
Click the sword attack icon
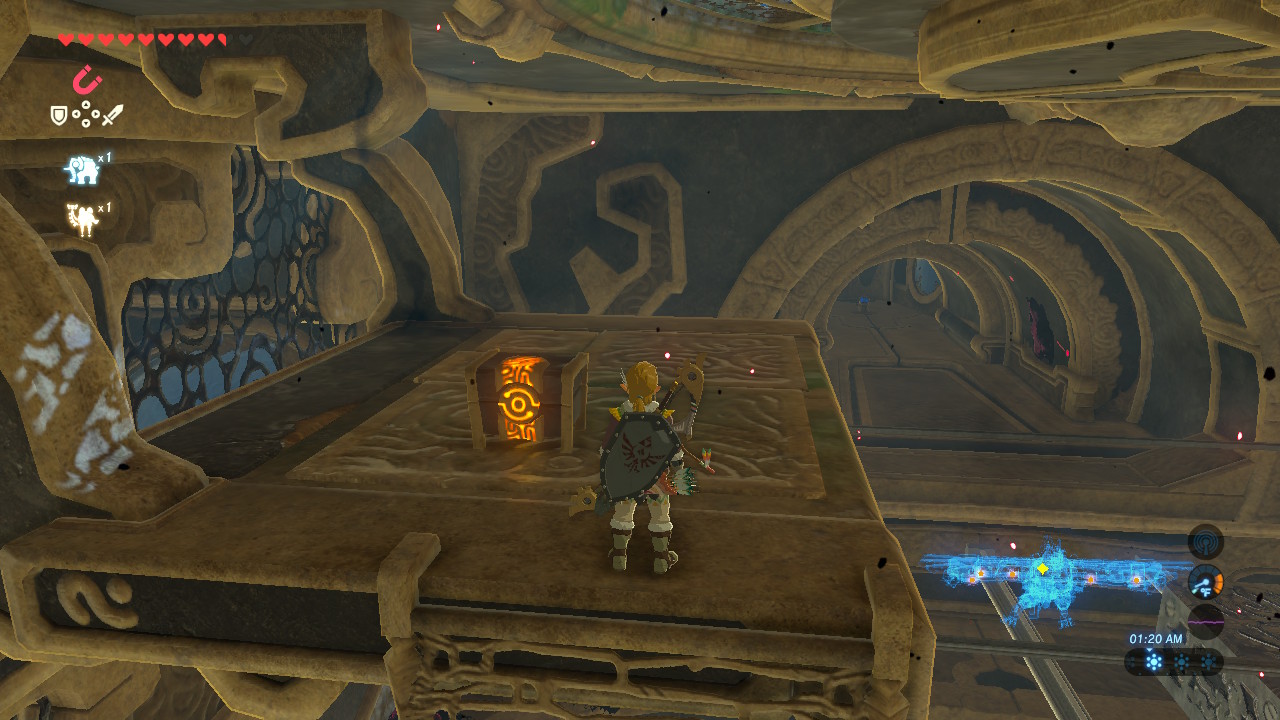[114, 114]
